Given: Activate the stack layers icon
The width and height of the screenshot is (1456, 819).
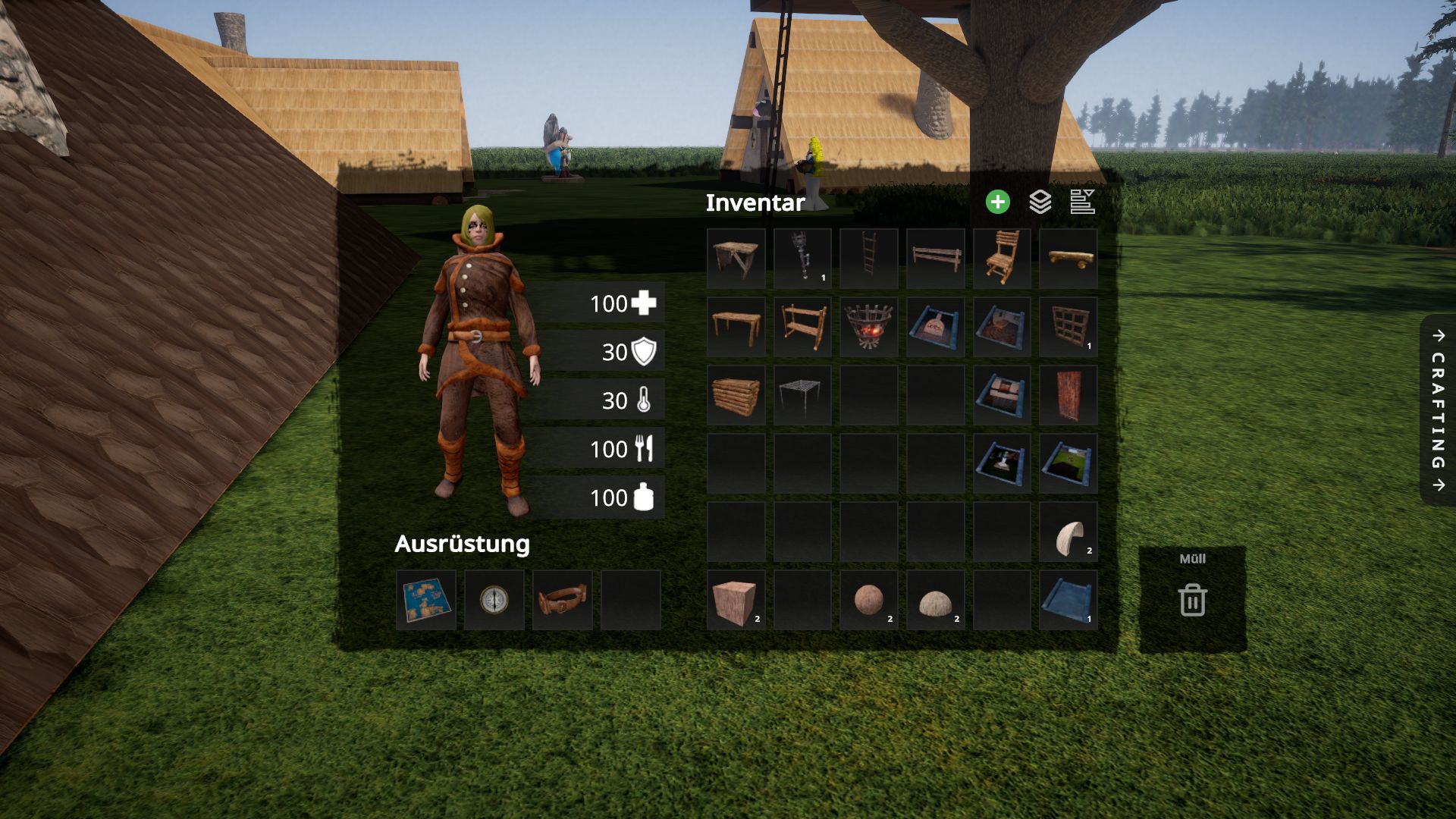Looking at the screenshot, I should pyautogui.click(x=1040, y=202).
